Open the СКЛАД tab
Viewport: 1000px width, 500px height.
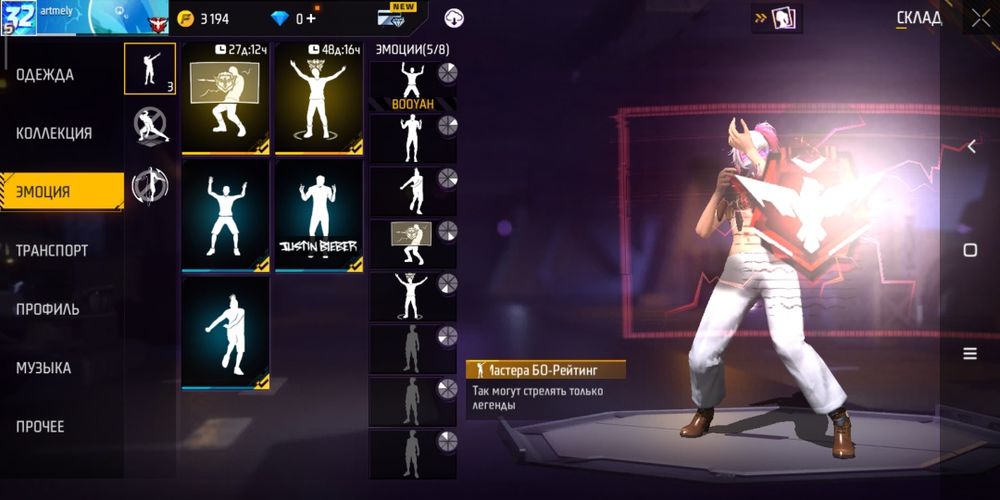918,18
